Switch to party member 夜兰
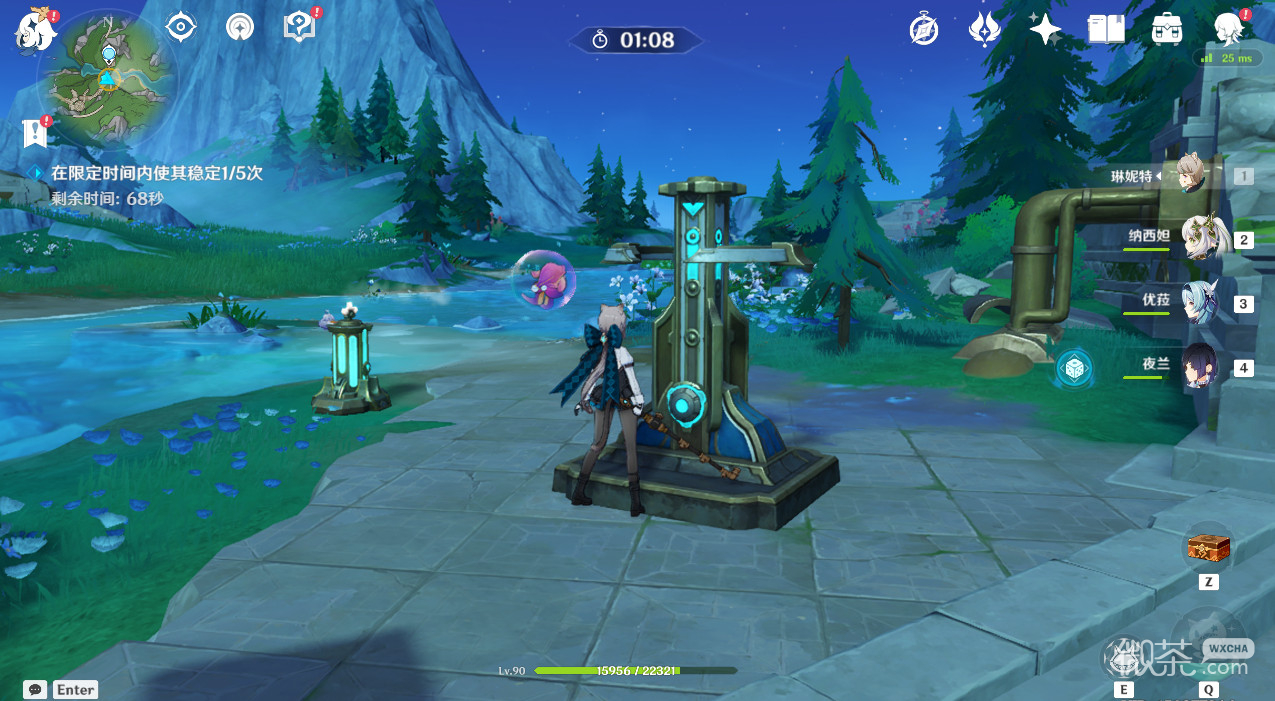Image resolution: width=1275 pixels, height=701 pixels. coord(1199,366)
